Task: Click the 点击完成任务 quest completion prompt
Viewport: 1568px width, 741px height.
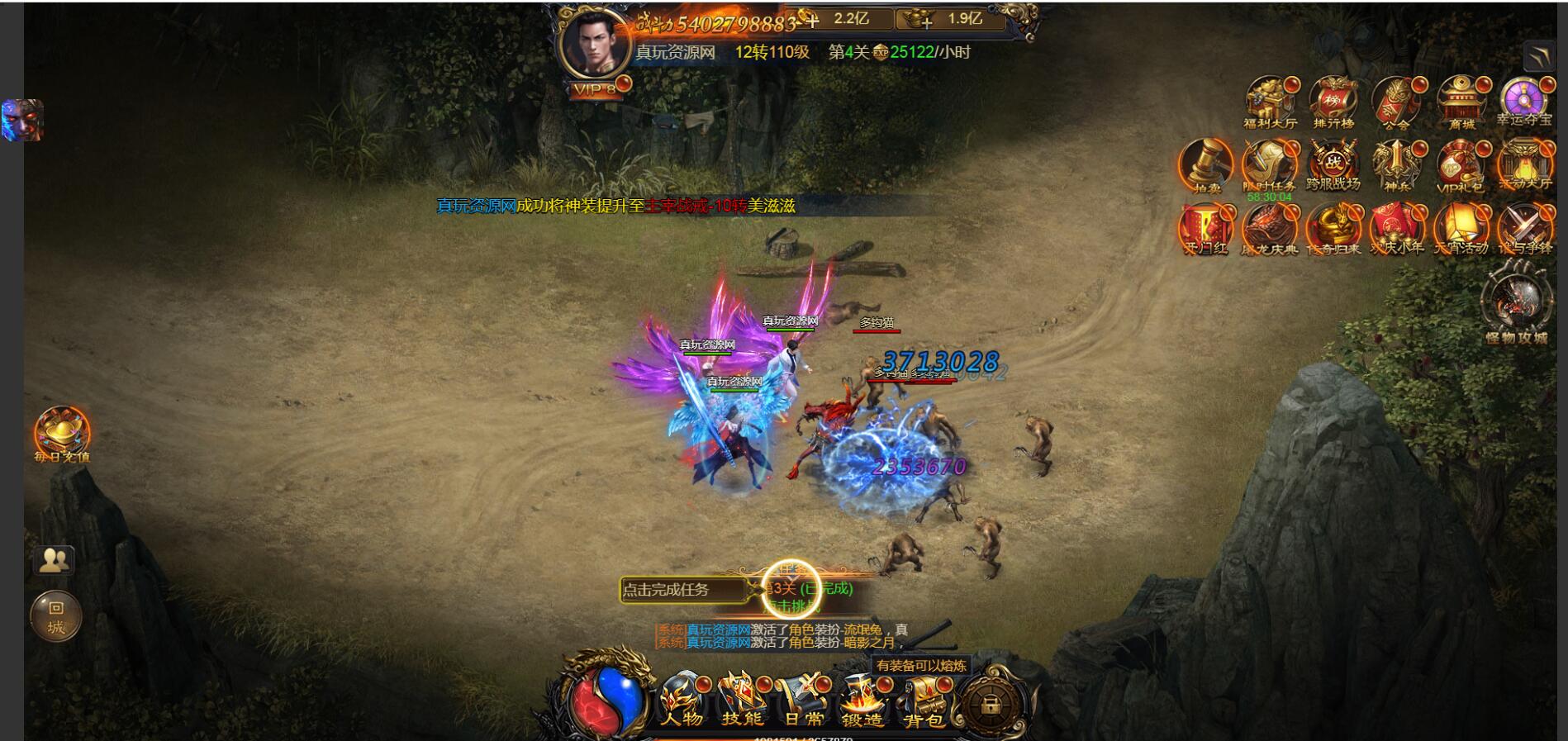Action: [675, 590]
